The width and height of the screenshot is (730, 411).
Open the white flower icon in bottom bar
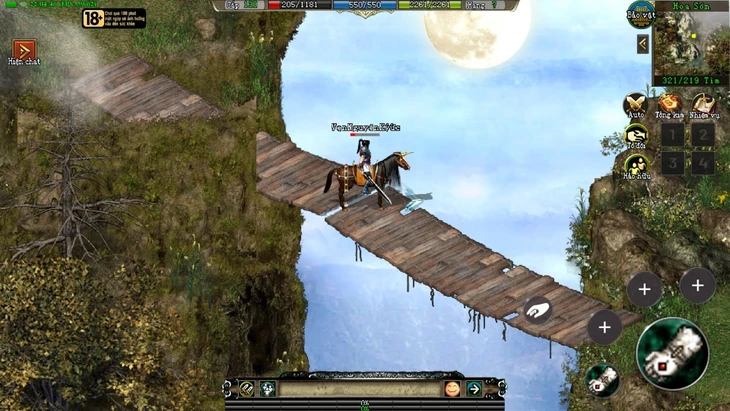pyautogui.click(x=268, y=388)
